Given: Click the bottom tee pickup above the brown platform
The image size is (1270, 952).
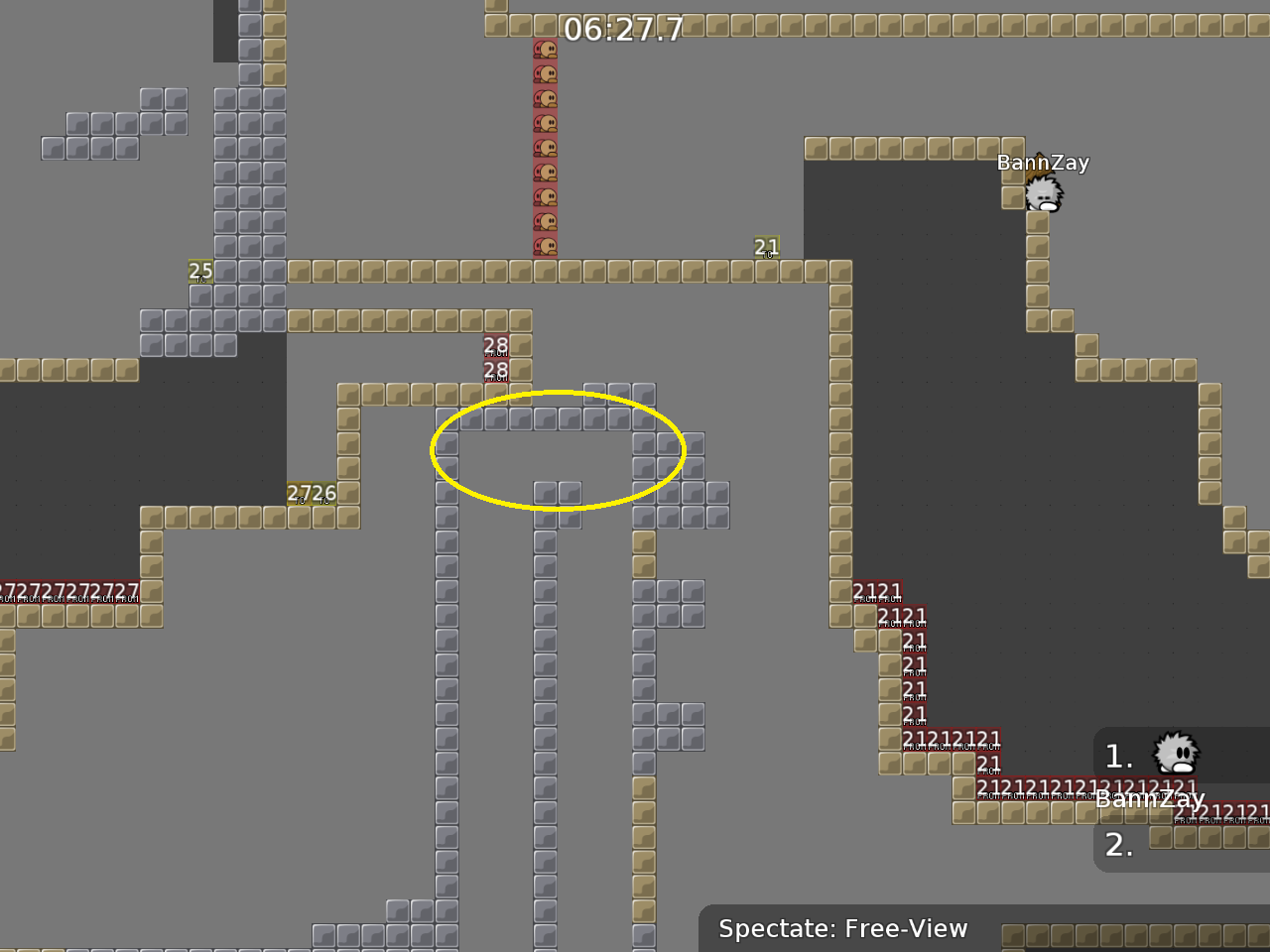Looking at the screenshot, I should coord(546,246).
